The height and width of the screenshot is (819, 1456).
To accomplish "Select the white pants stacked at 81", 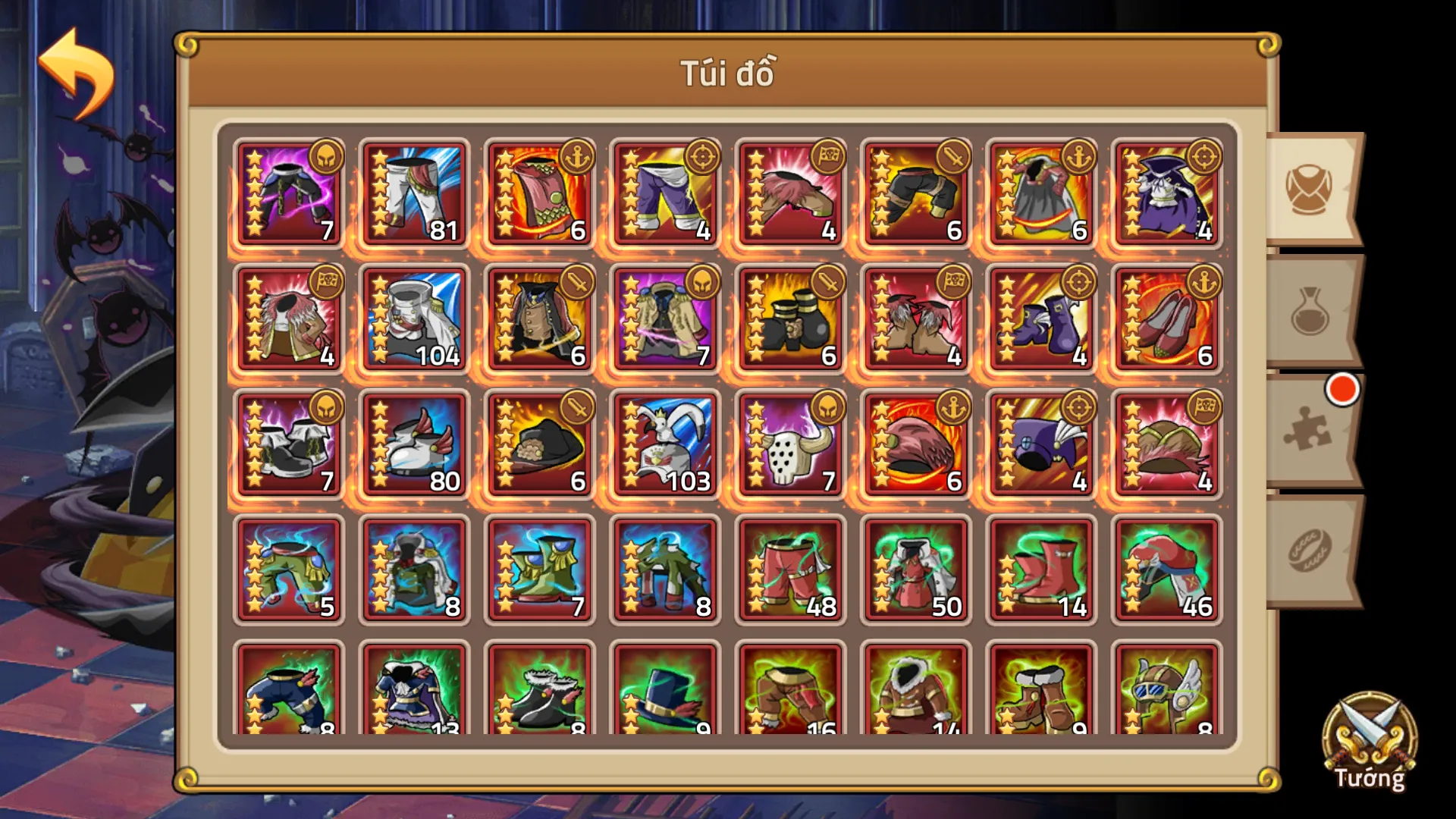I will [x=413, y=190].
